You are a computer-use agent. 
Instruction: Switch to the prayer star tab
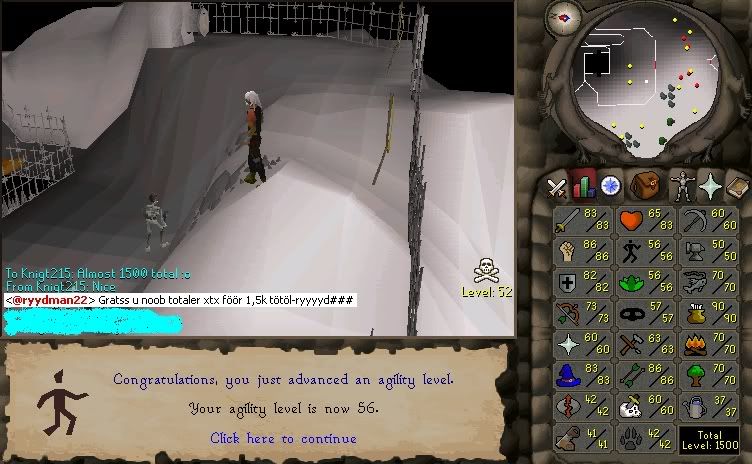[x=710, y=186]
